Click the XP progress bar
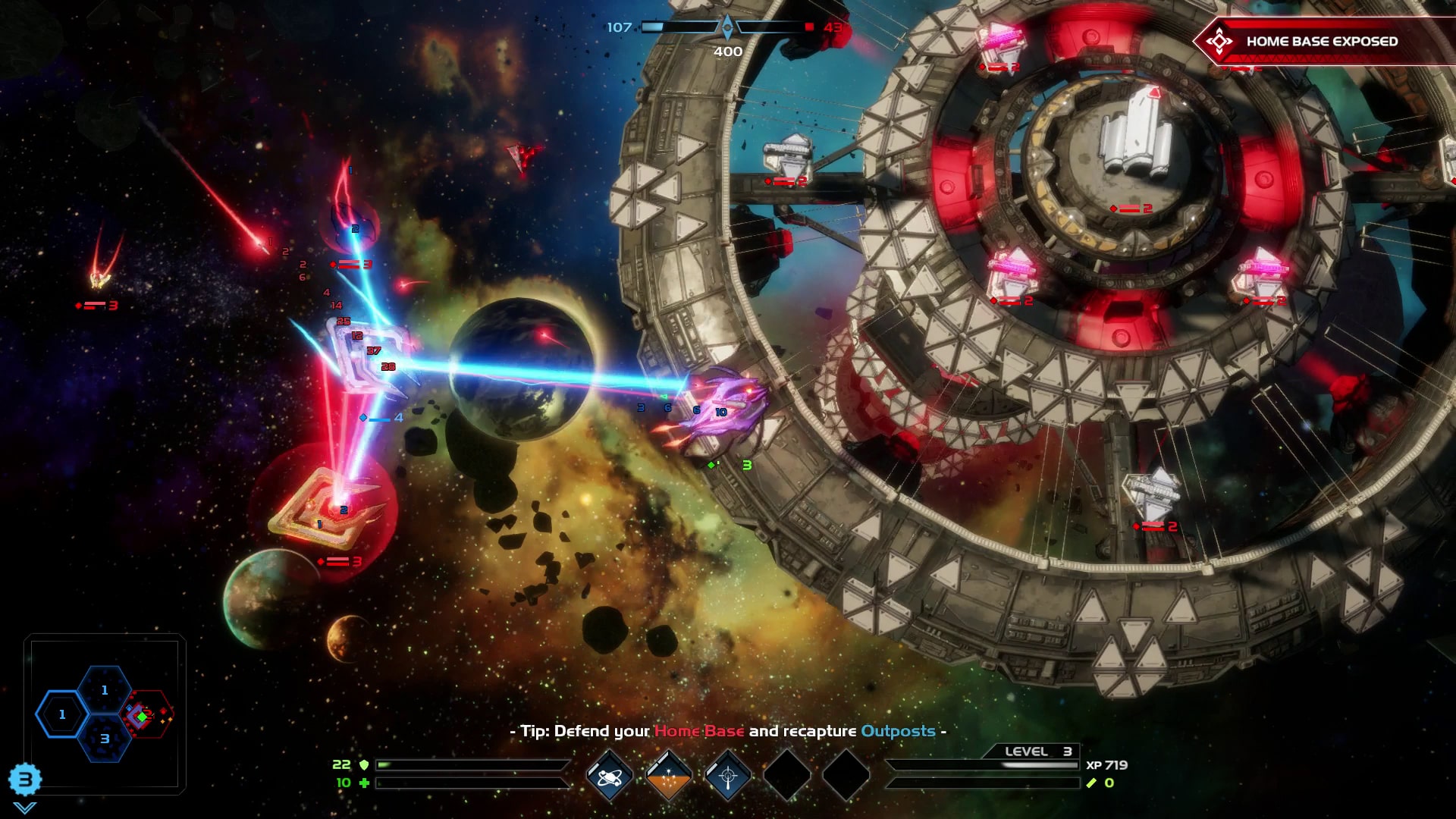The image size is (1456, 819). point(986,765)
